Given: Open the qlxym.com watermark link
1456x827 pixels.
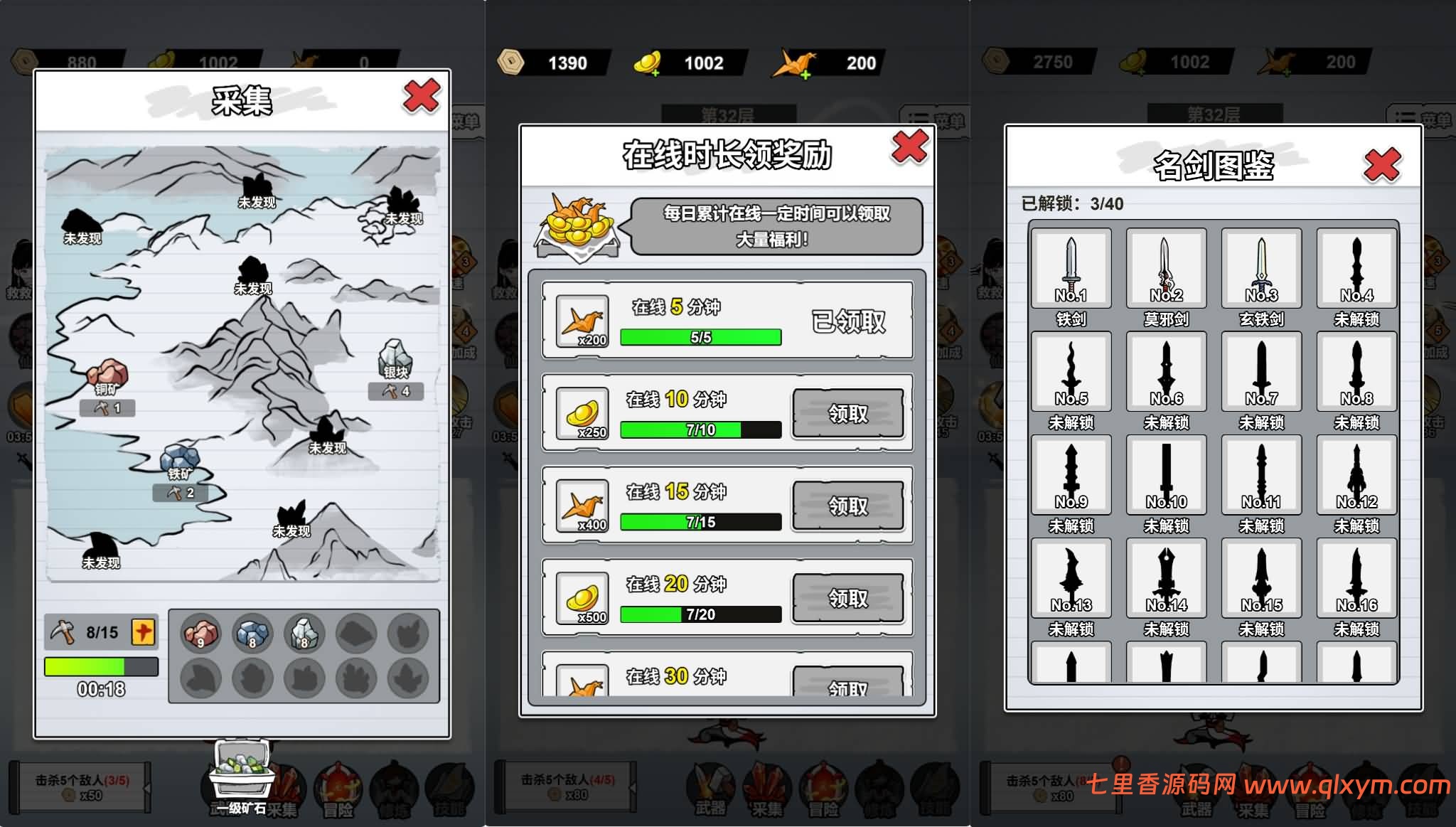Looking at the screenshot, I should [x=1347, y=785].
